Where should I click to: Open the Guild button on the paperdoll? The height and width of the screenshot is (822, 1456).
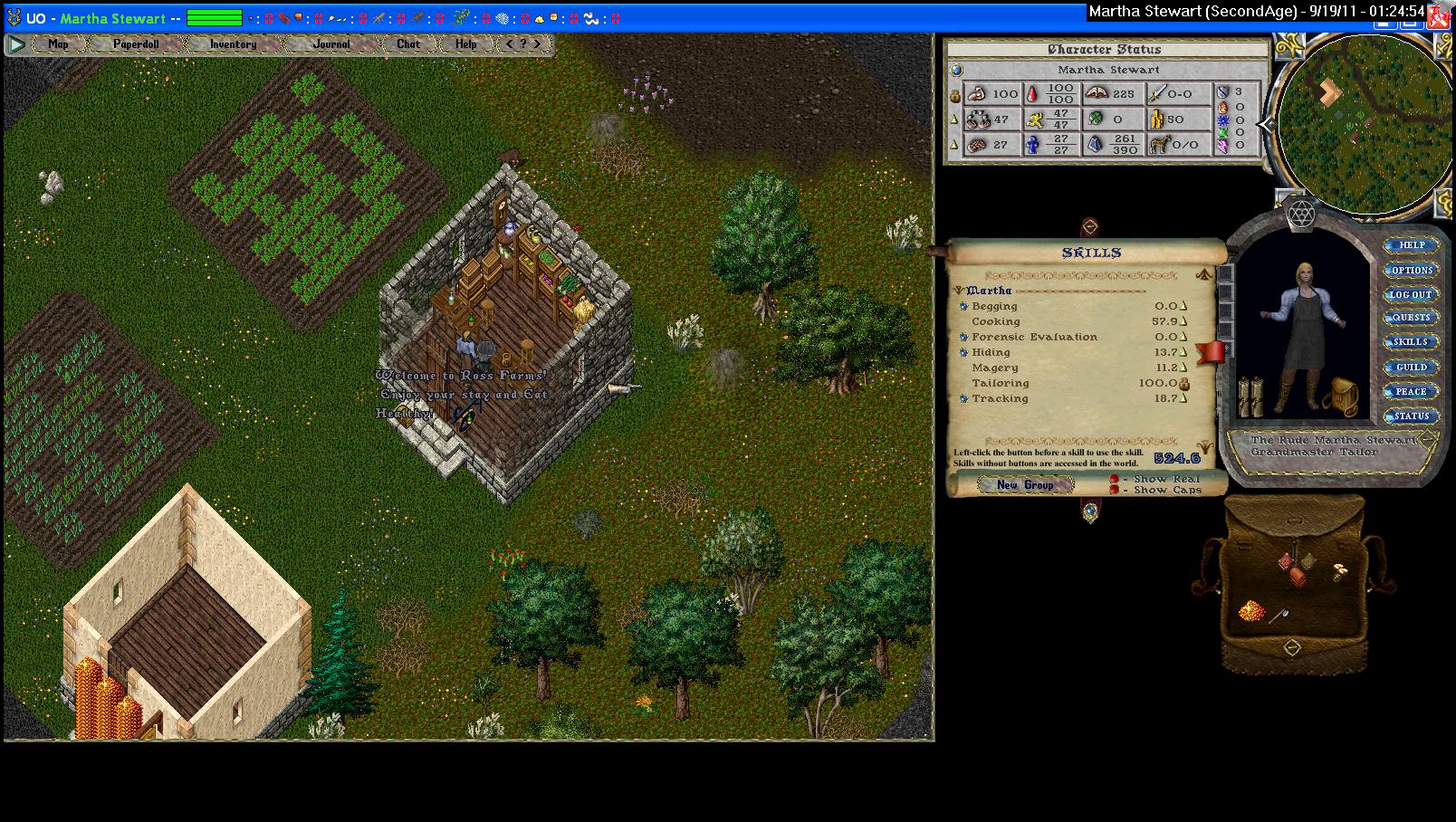[1412, 367]
